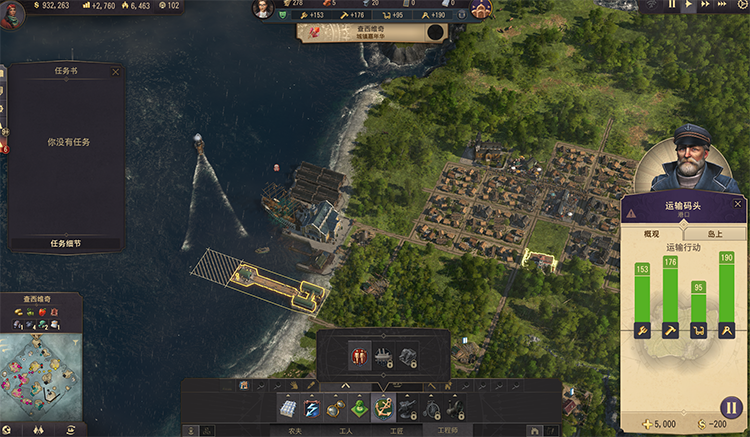Image resolution: width=750 pixels, height=437 pixels.
Task: Close the 运输码头 harbour panel
Action: [x=738, y=204]
